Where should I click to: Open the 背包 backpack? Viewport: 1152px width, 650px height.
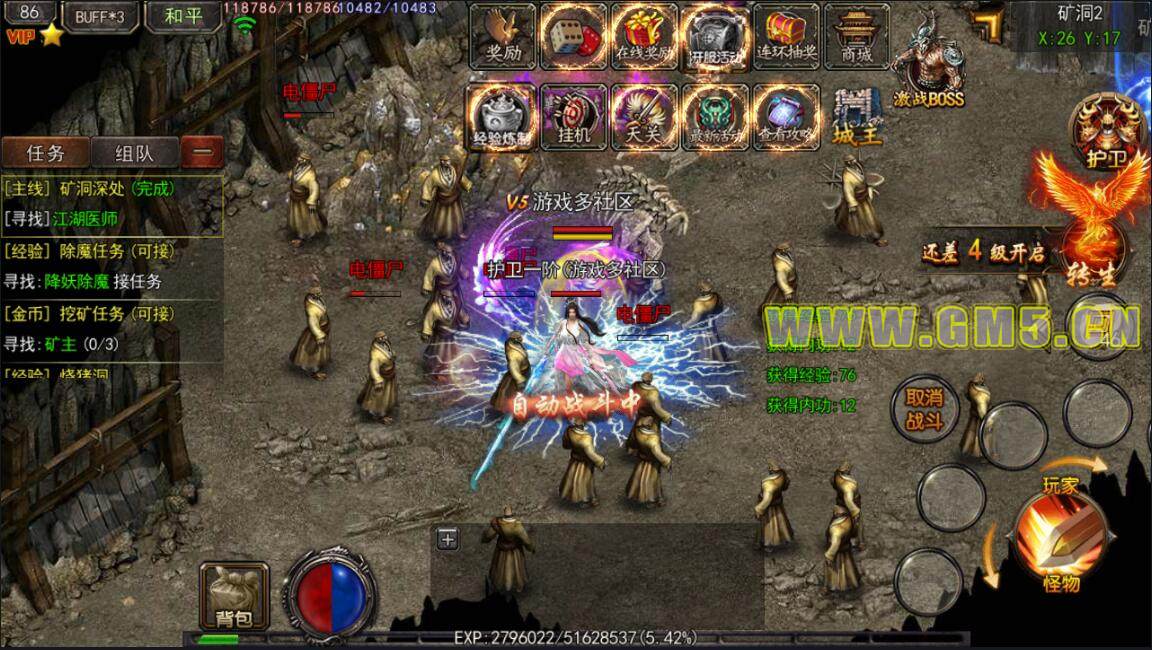234,597
